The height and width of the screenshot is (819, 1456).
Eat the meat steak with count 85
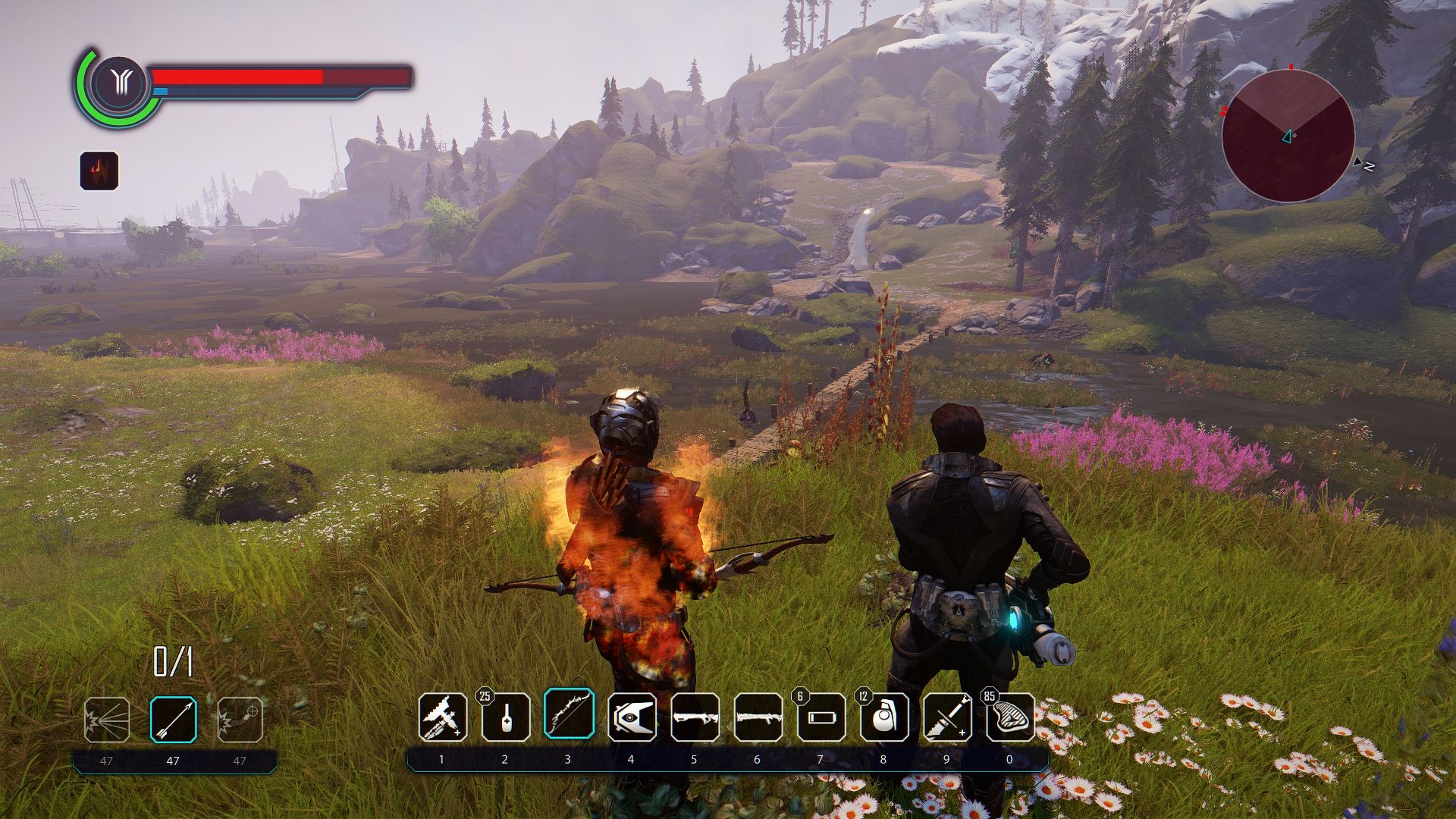1010,717
